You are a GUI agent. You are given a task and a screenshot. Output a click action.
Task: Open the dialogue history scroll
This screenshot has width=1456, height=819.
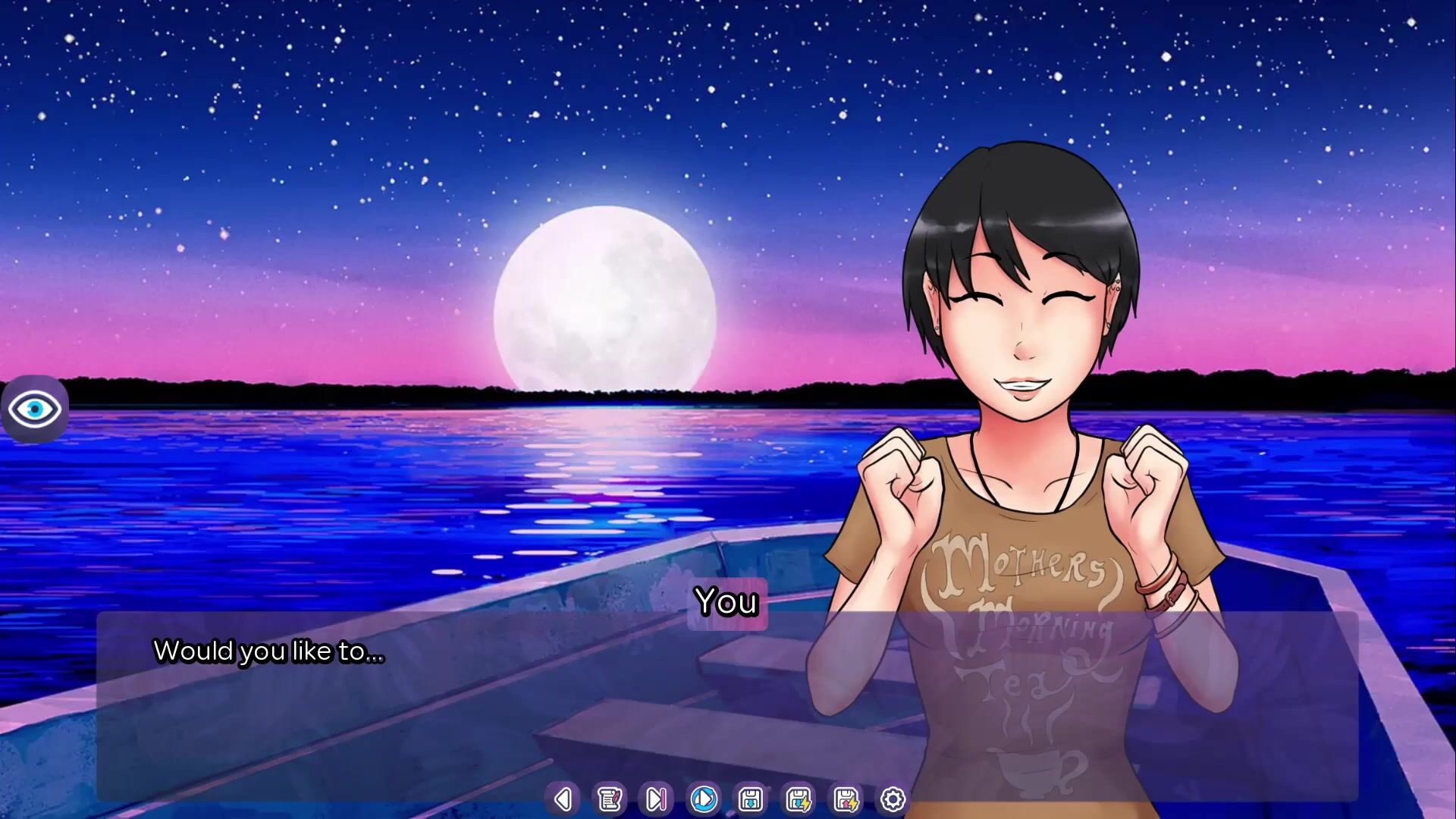pos(609,799)
